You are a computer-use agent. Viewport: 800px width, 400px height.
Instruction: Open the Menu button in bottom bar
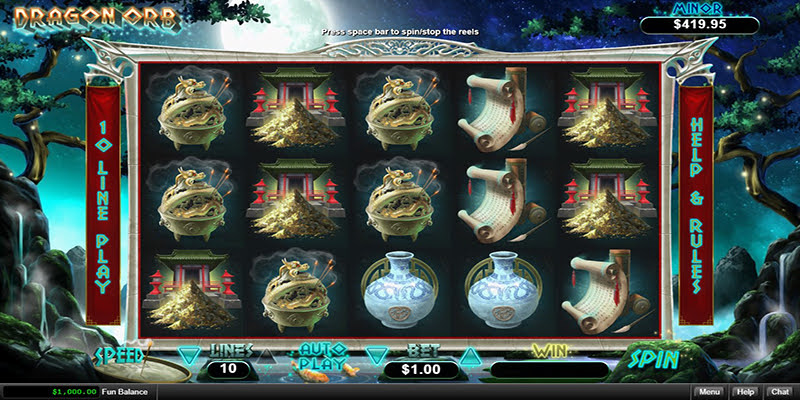[709, 392]
